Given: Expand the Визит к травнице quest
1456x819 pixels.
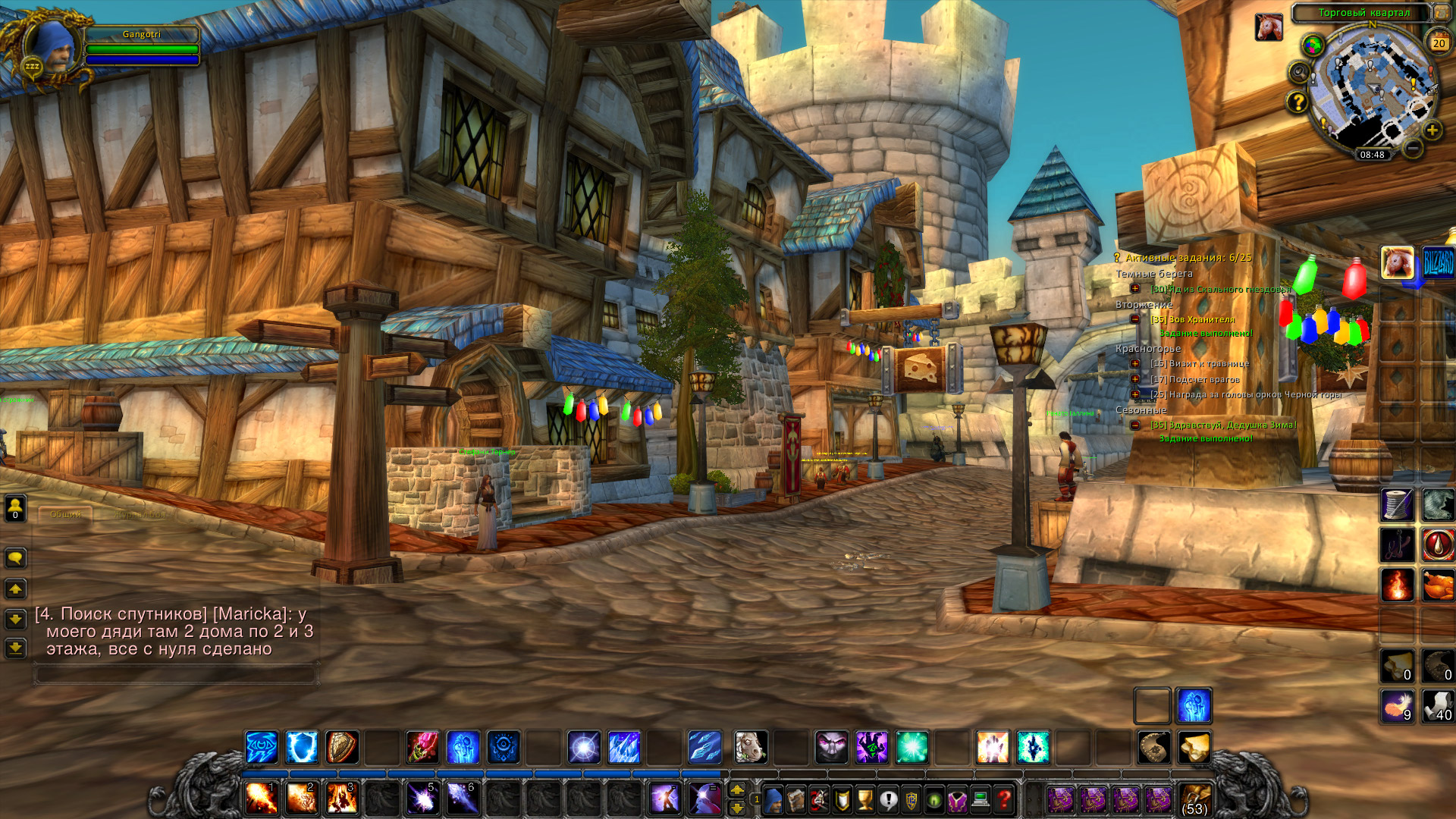Looking at the screenshot, I should (1135, 363).
